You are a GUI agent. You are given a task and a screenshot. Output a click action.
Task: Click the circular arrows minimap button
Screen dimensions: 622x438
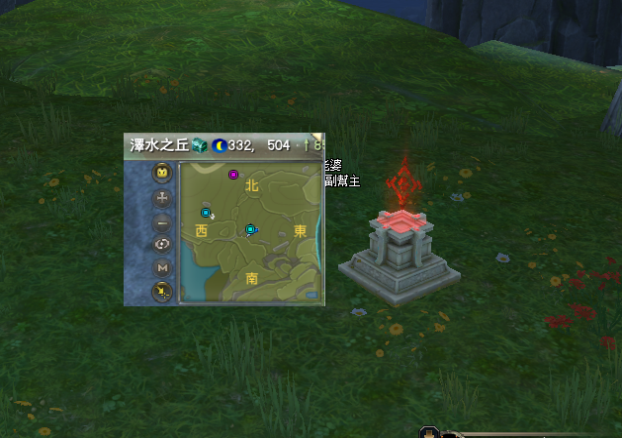pos(162,244)
